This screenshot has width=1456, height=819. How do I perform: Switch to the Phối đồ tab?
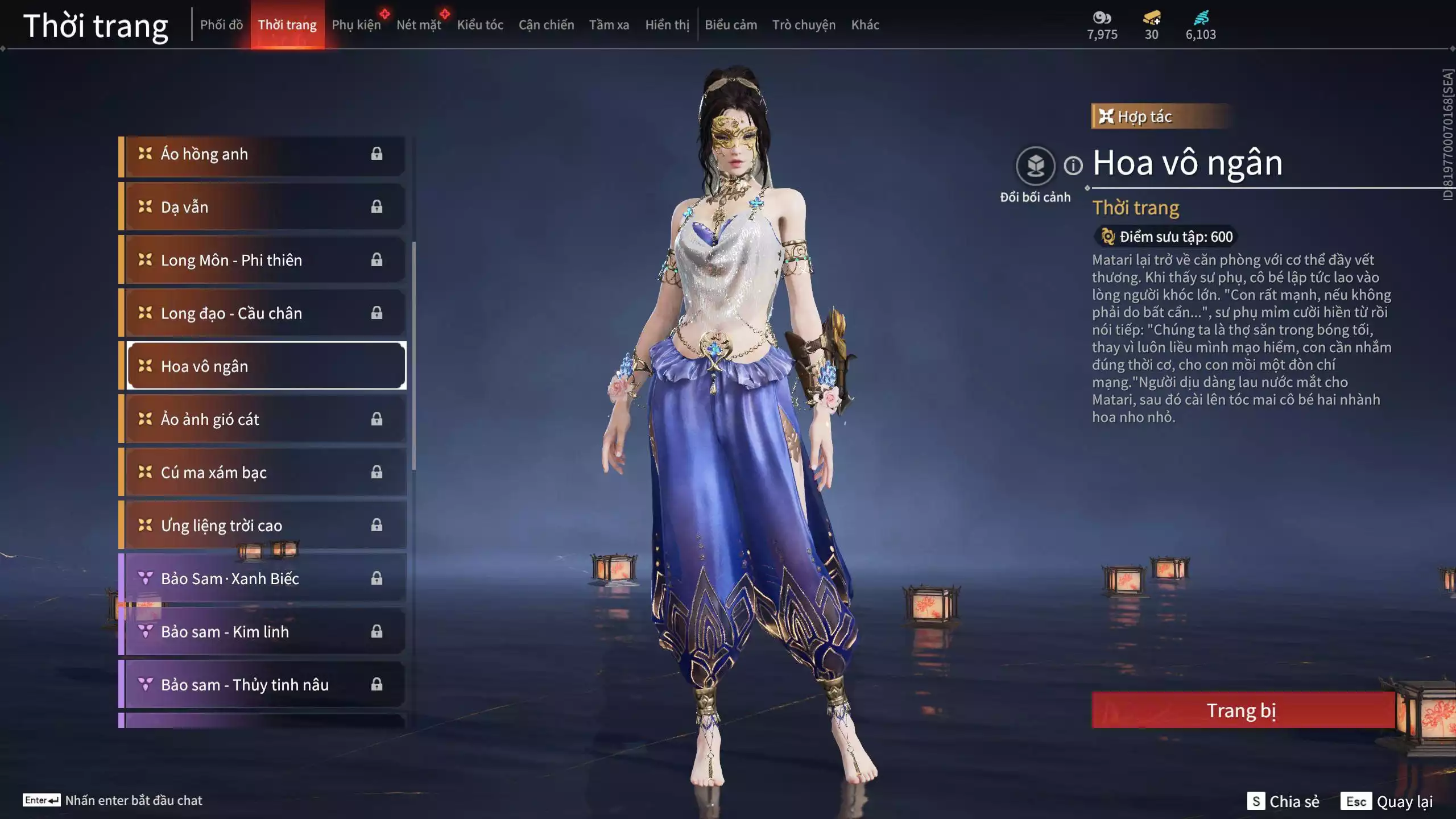(222, 24)
